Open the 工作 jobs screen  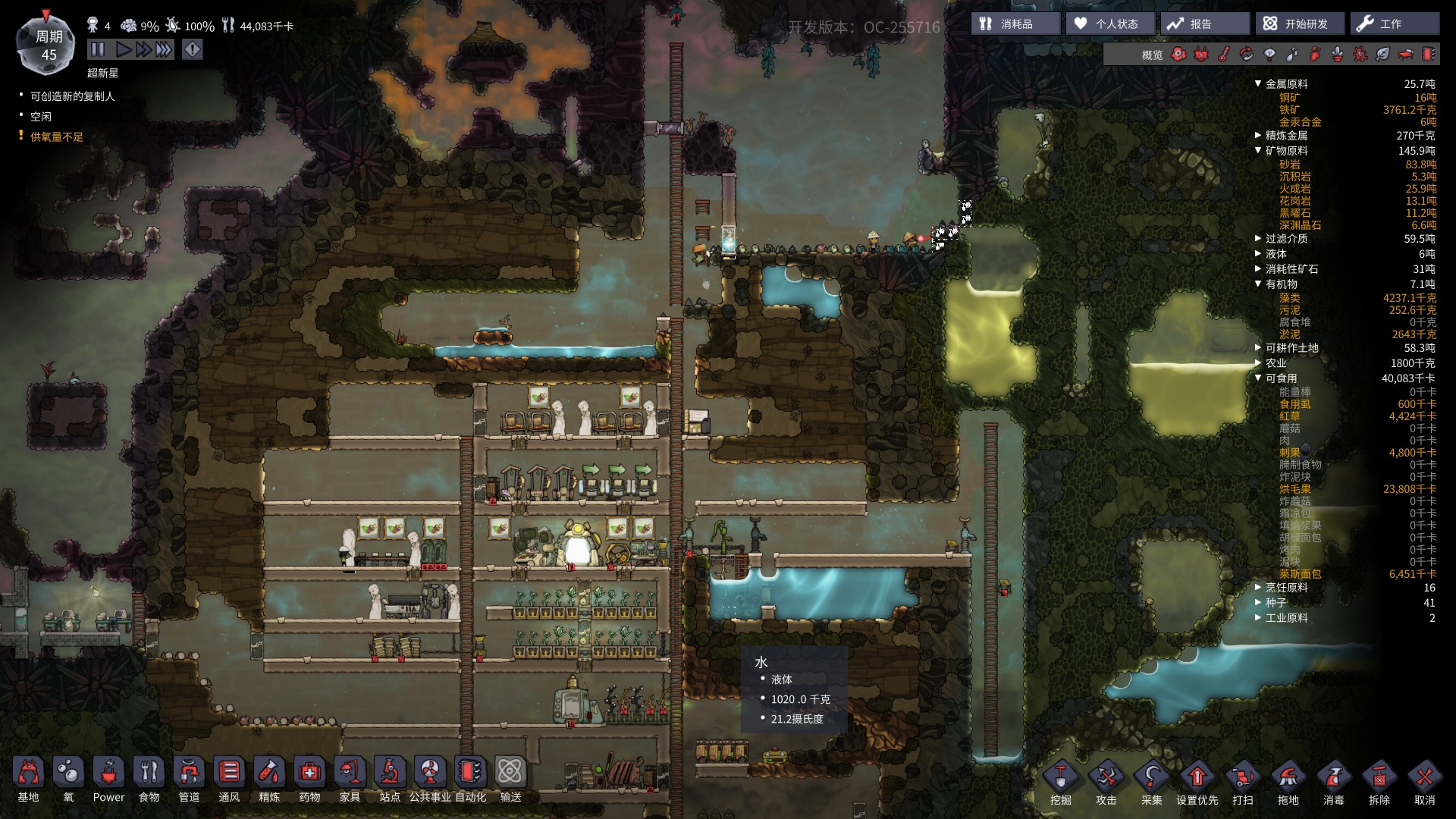[1394, 24]
